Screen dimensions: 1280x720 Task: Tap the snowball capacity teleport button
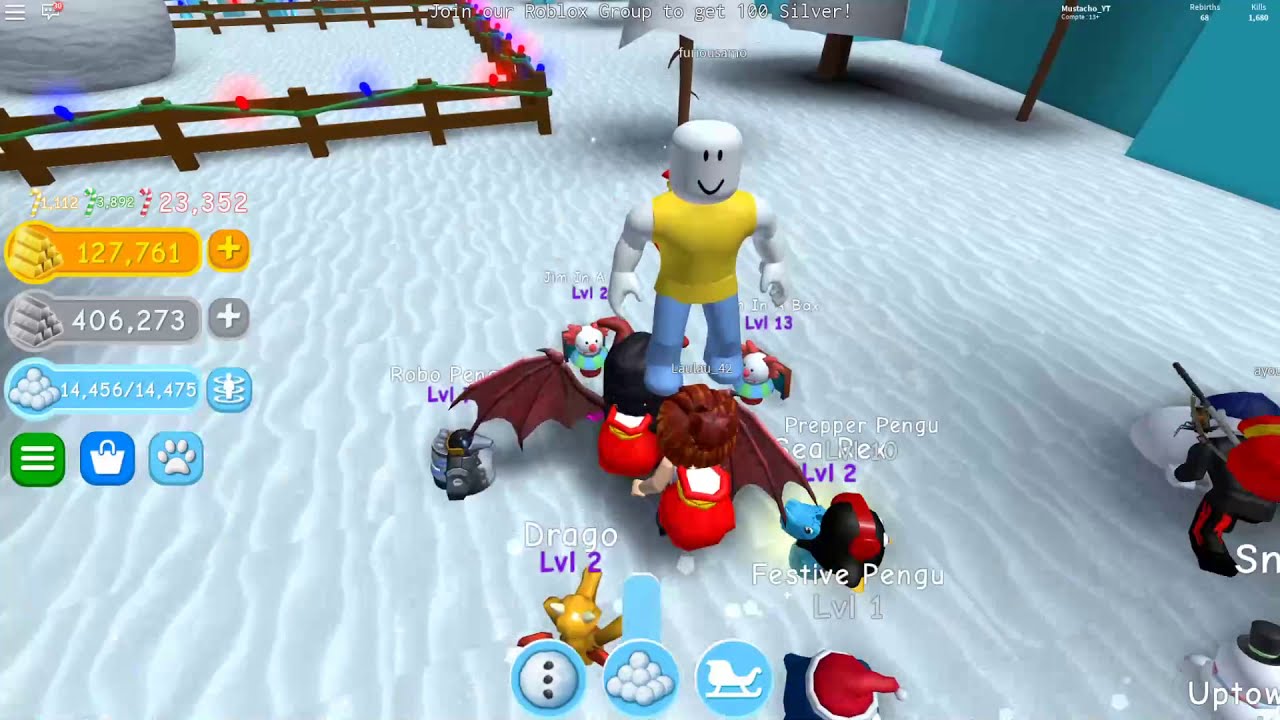point(229,389)
